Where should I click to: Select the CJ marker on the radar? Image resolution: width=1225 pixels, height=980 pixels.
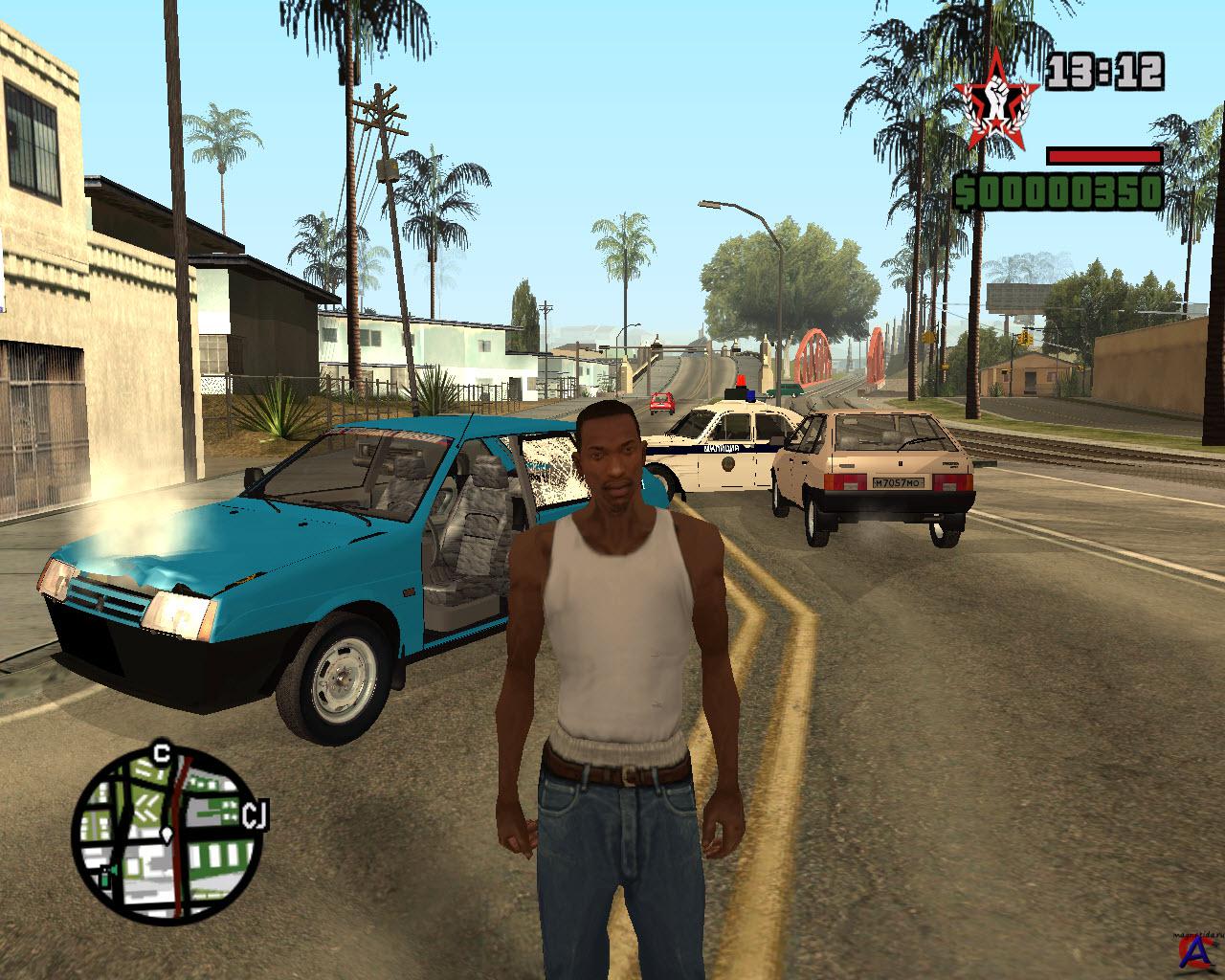click(x=254, y=814)
